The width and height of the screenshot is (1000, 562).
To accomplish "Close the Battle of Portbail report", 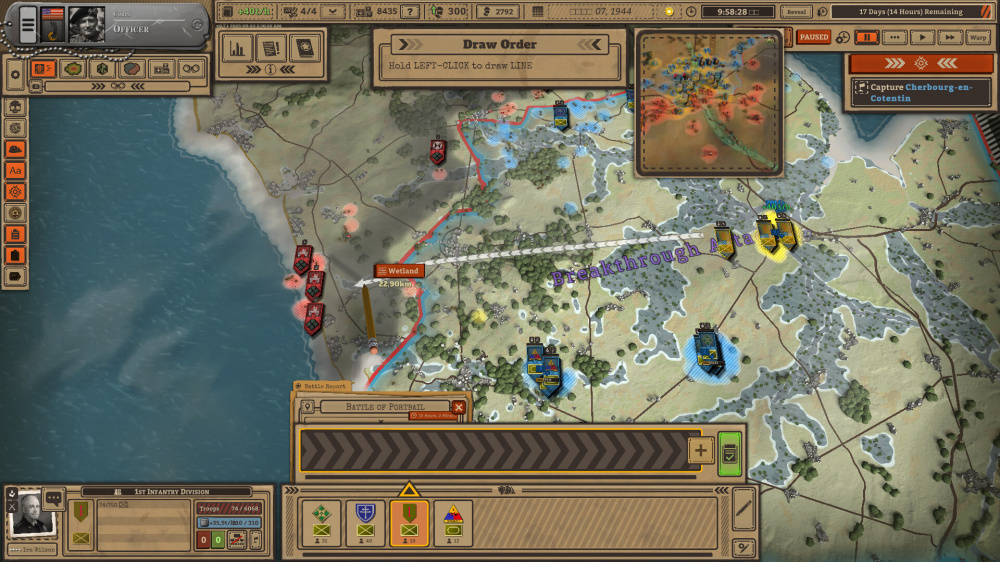I will (x=458, y=407).
